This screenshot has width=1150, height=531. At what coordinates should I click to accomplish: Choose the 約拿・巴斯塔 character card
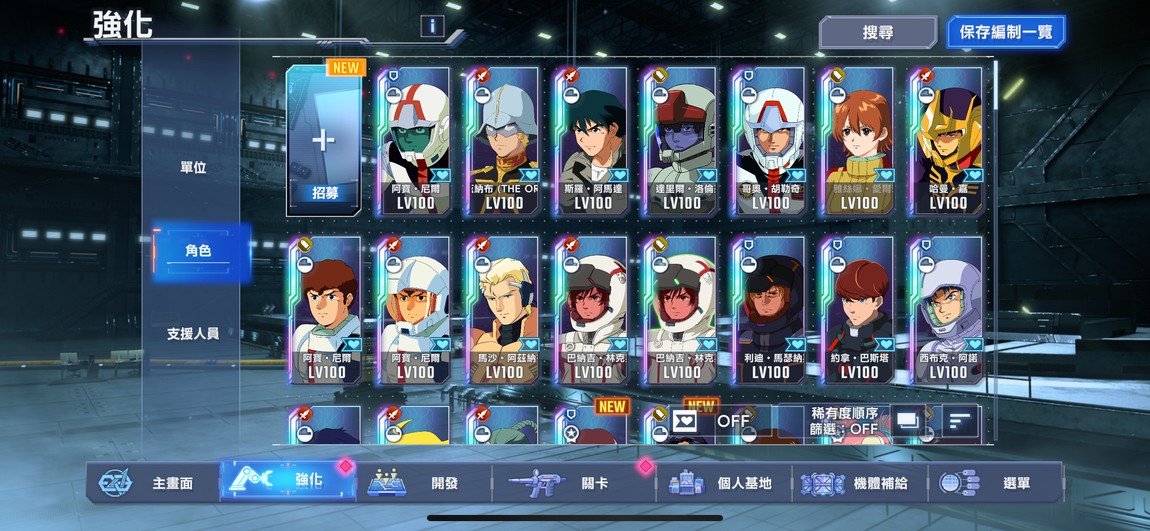pyautogui.click(x=858, y=309)
